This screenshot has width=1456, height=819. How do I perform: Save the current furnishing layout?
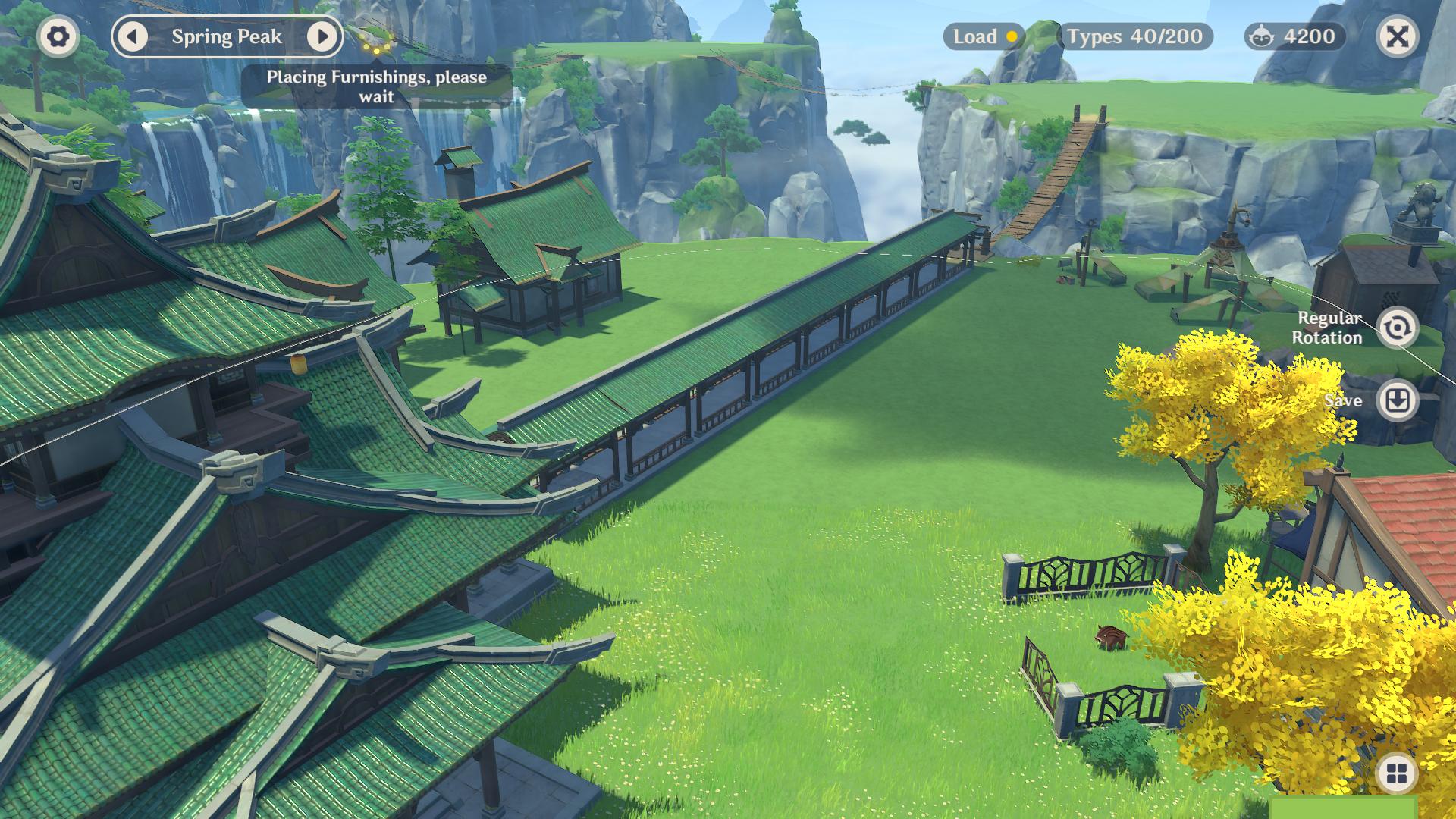[1397, 400]
